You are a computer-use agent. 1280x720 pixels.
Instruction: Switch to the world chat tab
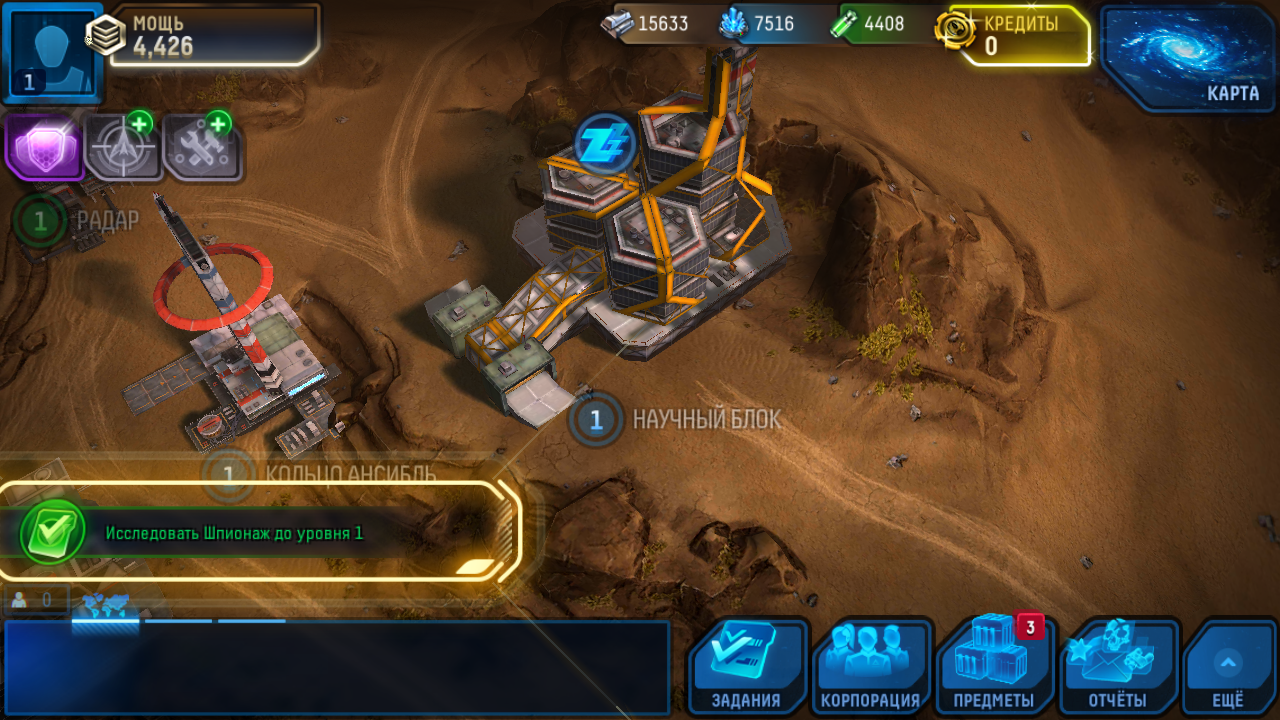[x=105, y=606]
